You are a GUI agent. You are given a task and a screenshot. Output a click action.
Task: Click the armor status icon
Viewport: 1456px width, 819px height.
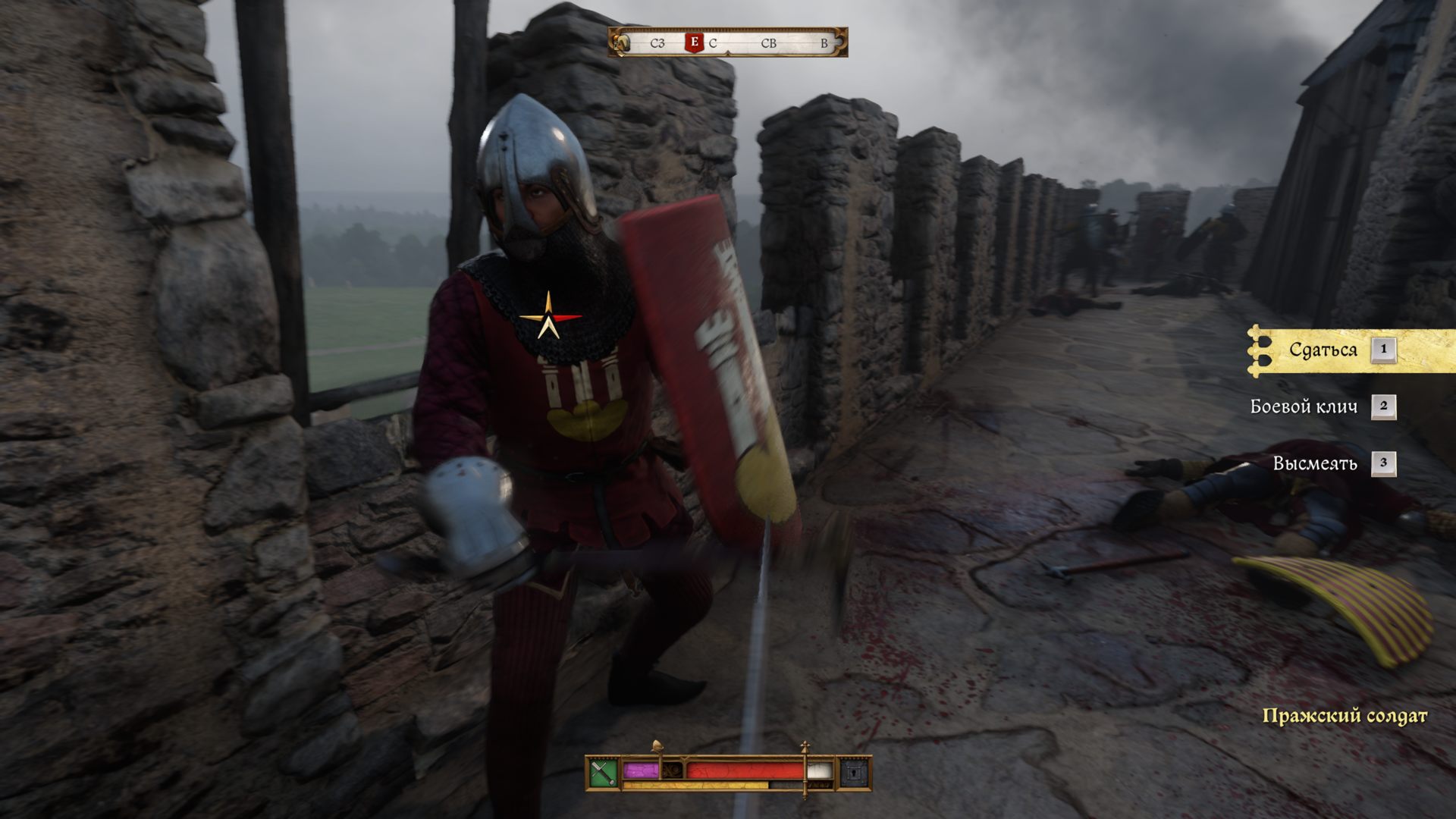[855, 773]
